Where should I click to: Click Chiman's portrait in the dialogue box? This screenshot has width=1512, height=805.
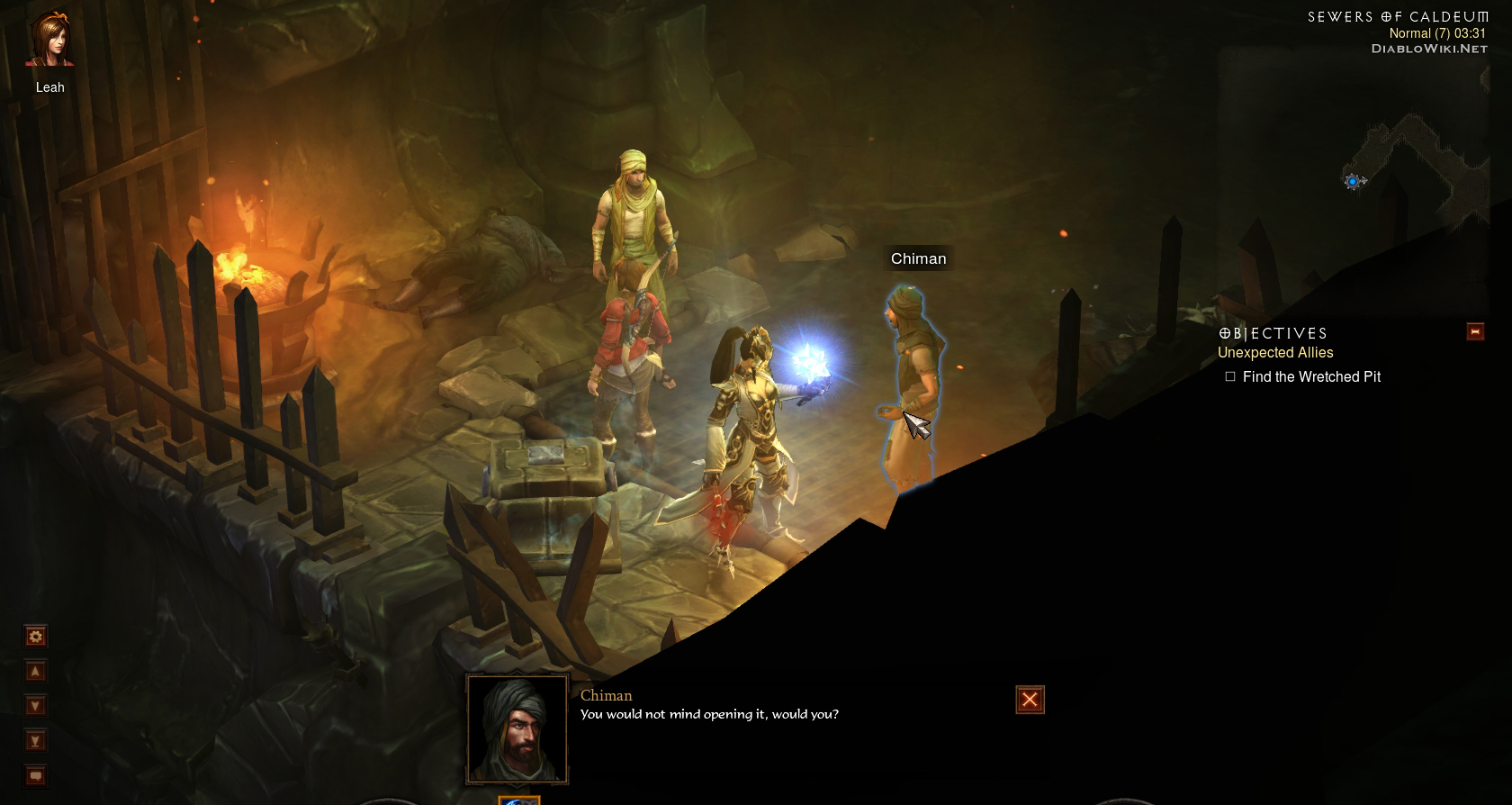517,729
